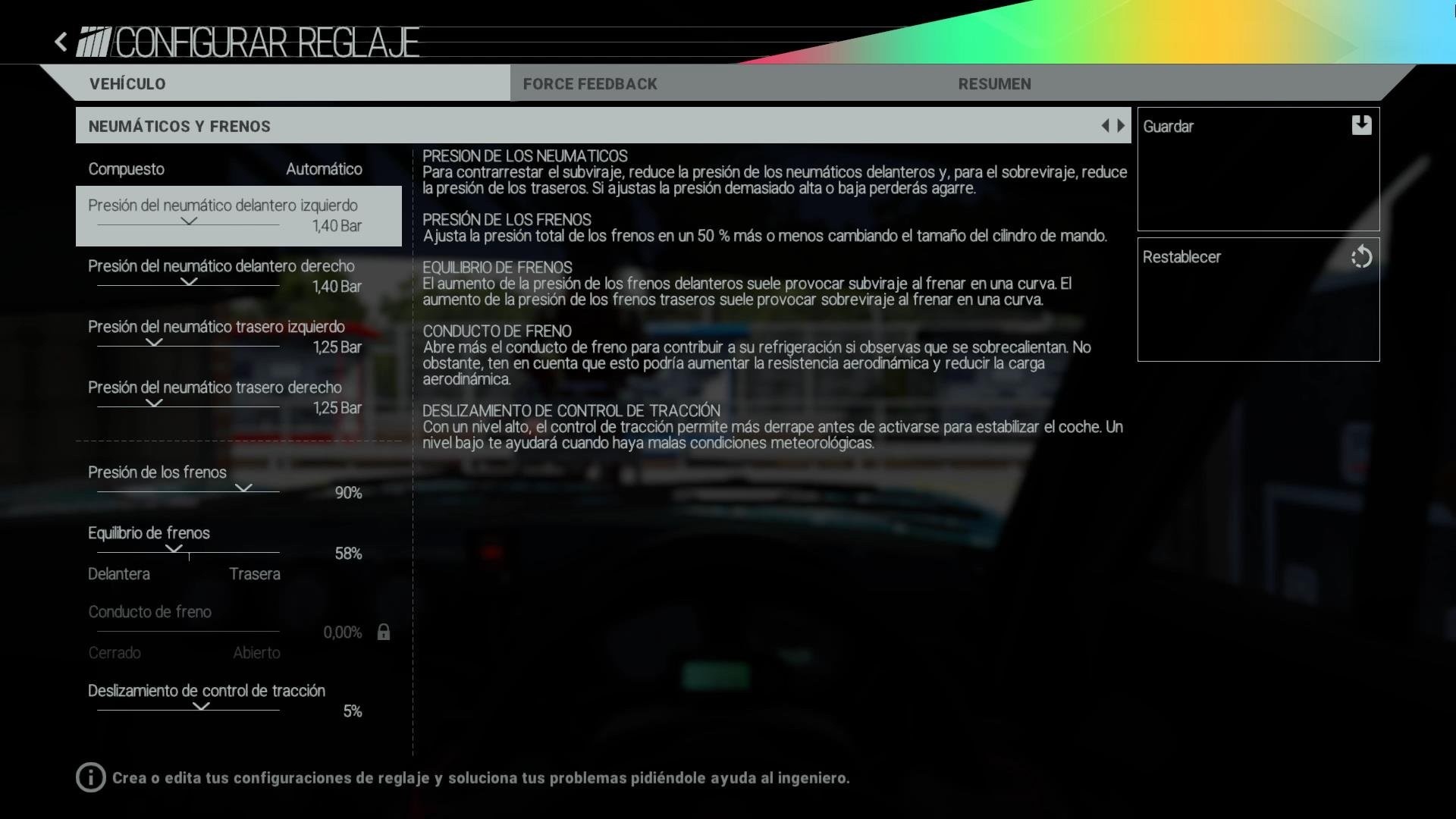Move the Equilibrio de frenos slider

188,550
